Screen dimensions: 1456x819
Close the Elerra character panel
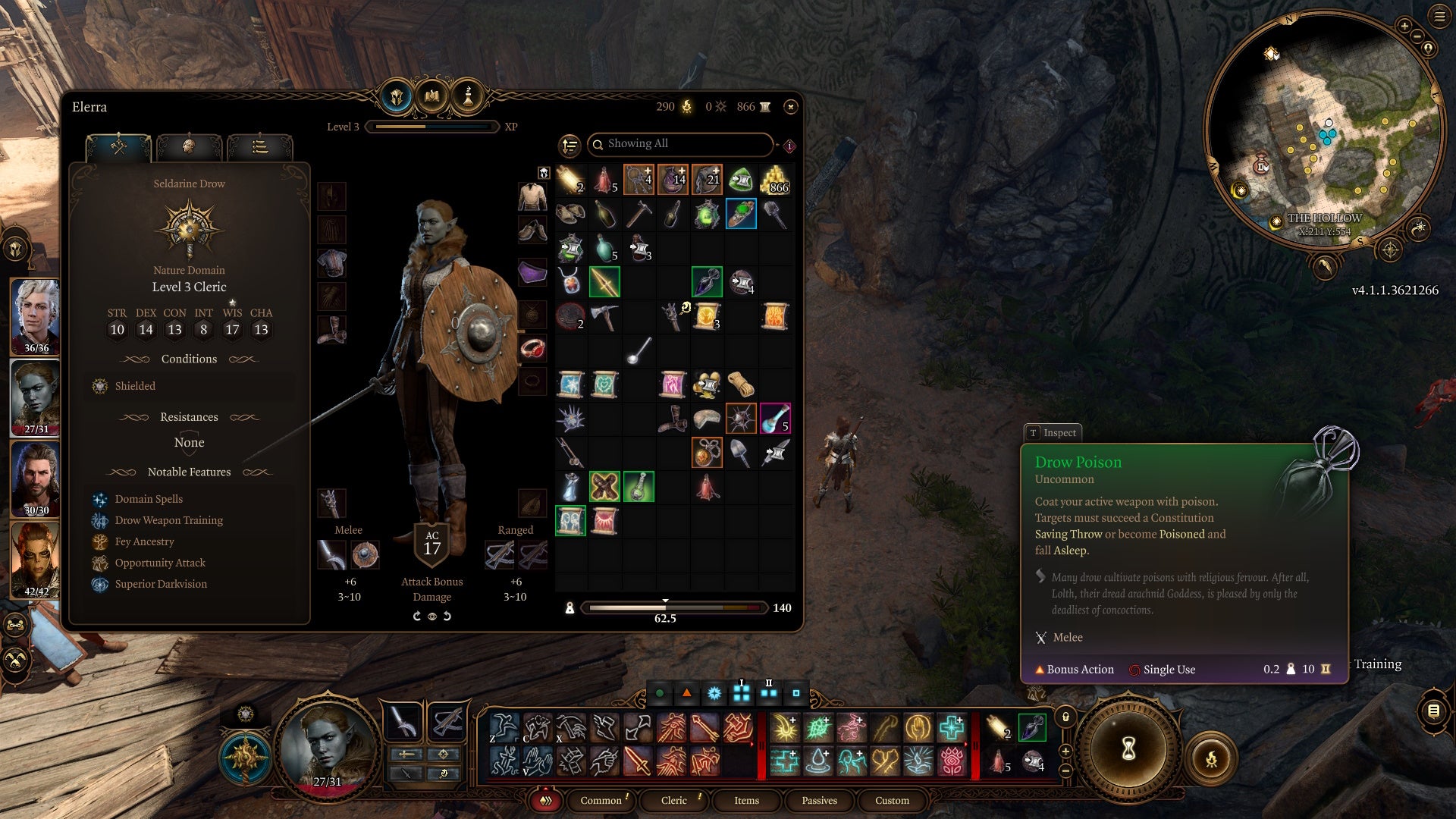tap(790, 107)
